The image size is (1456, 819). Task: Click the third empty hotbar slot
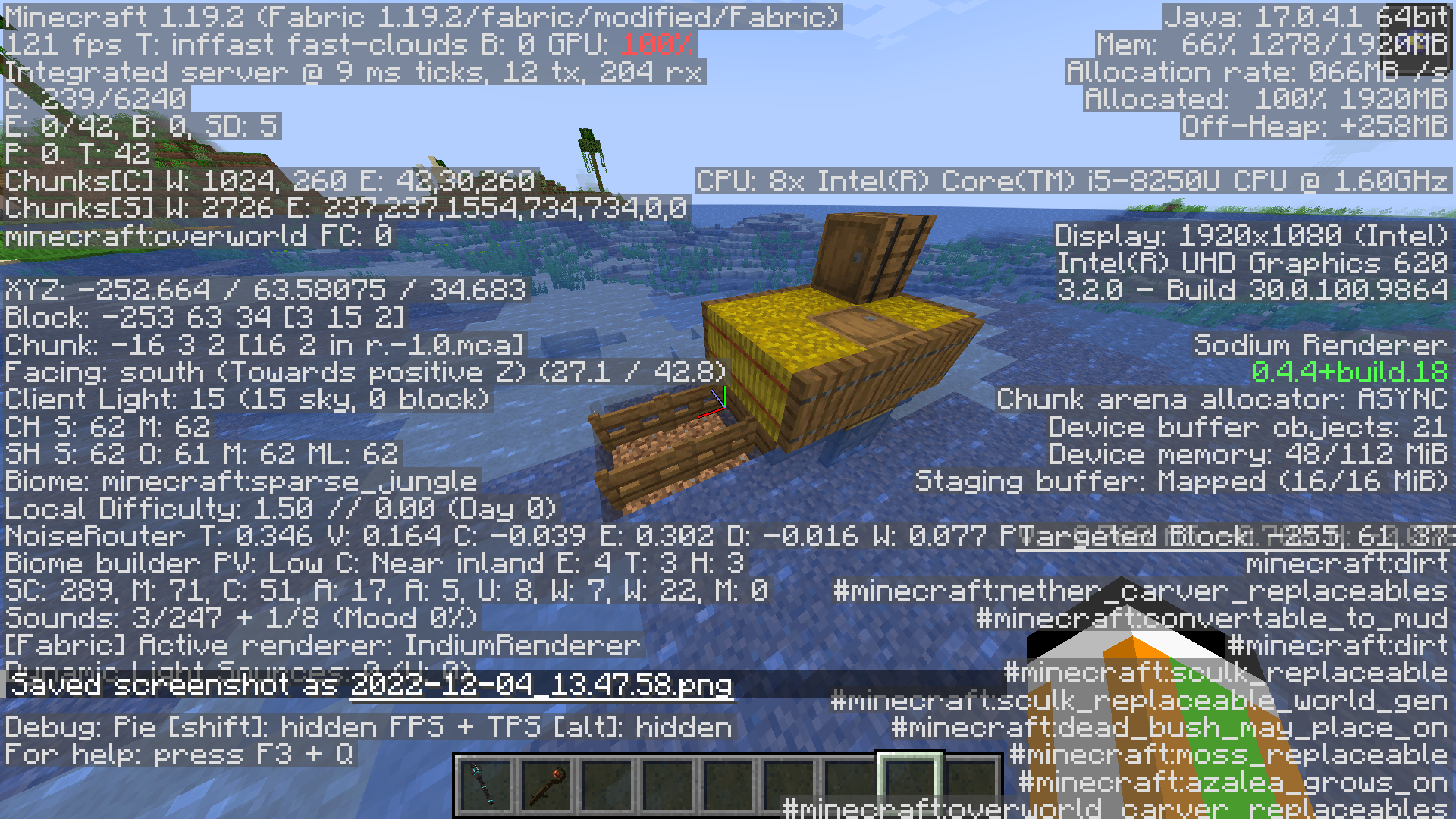tap(726, 783)
